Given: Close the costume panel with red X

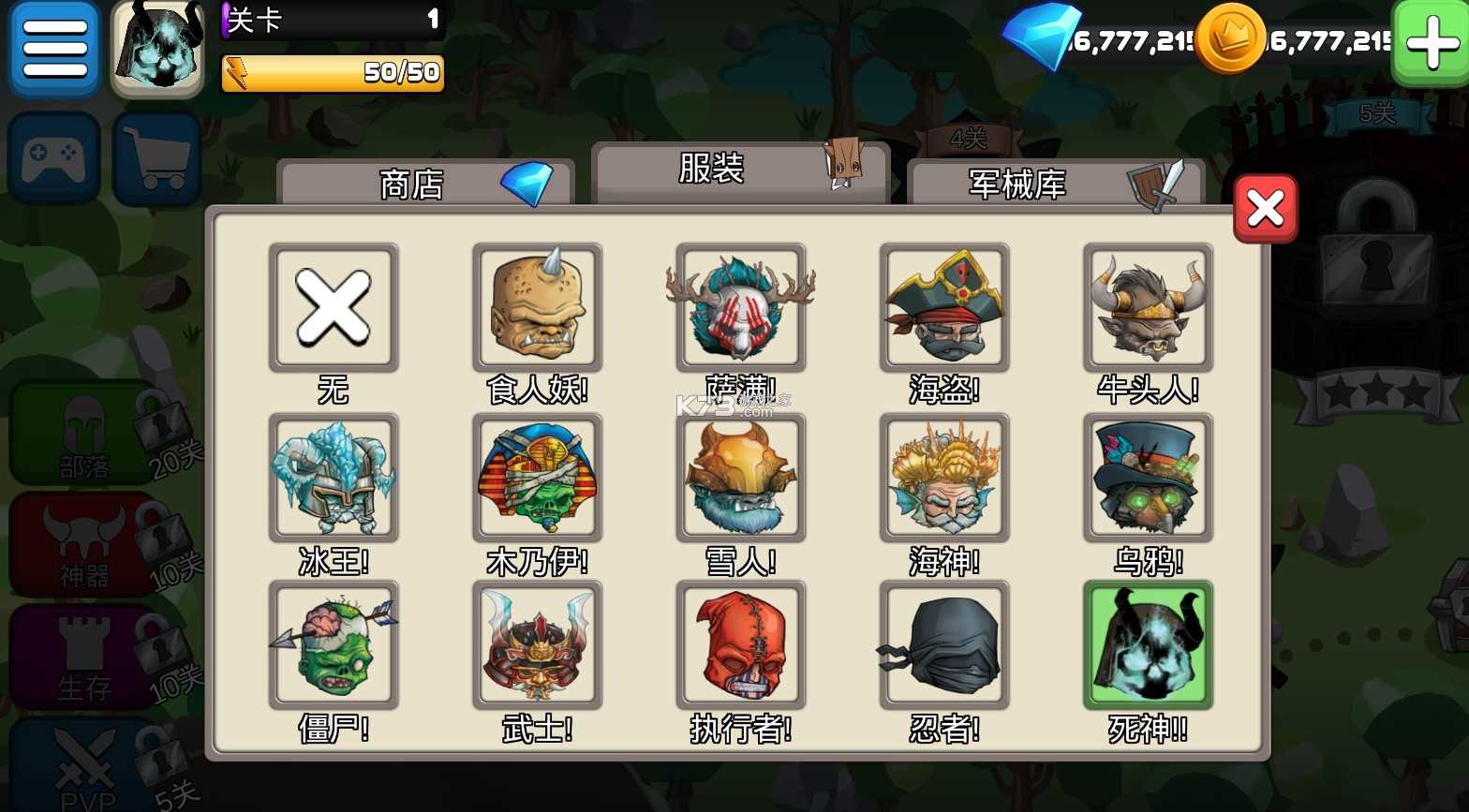Looking at the screenshot, I should coord(1264,208).
